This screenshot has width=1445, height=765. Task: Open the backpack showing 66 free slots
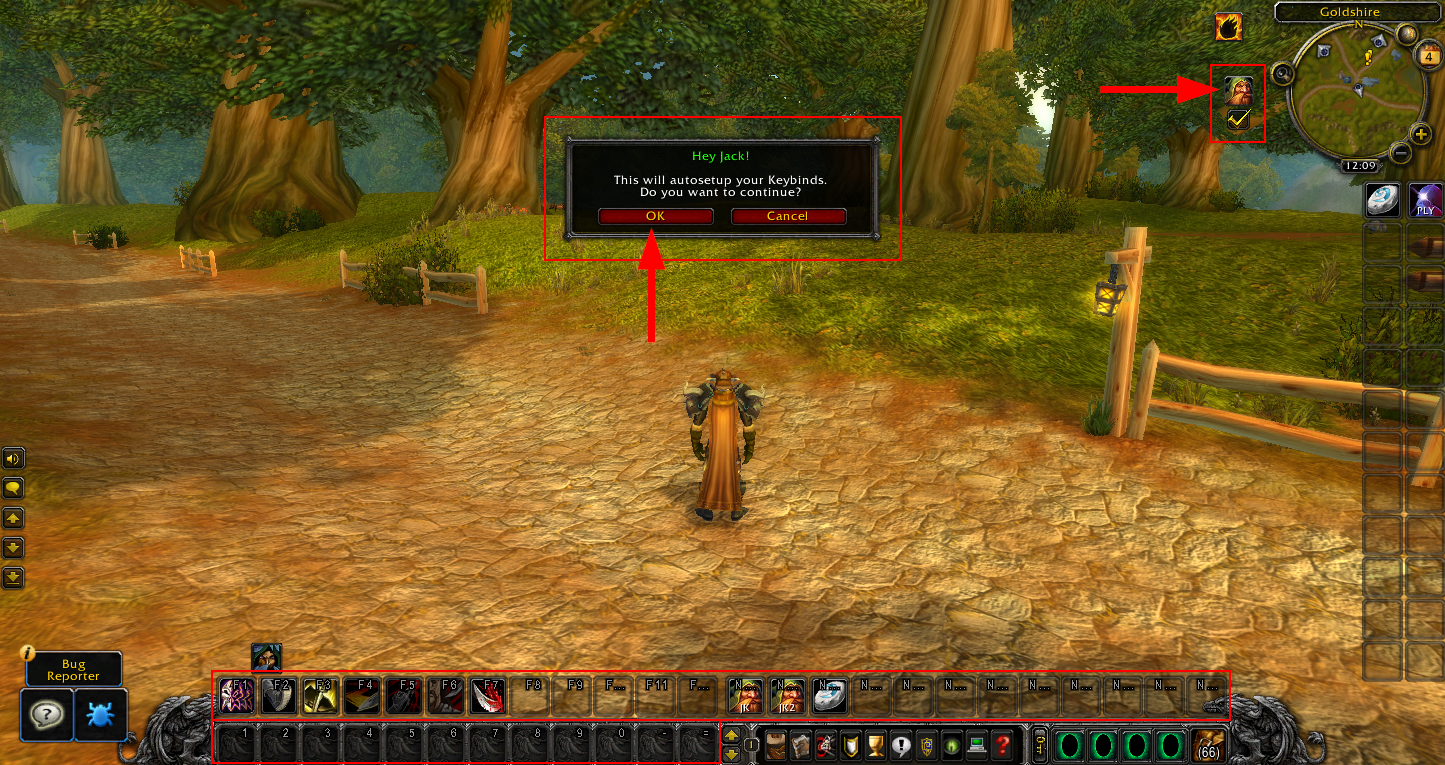click(x=1208, y=745)
